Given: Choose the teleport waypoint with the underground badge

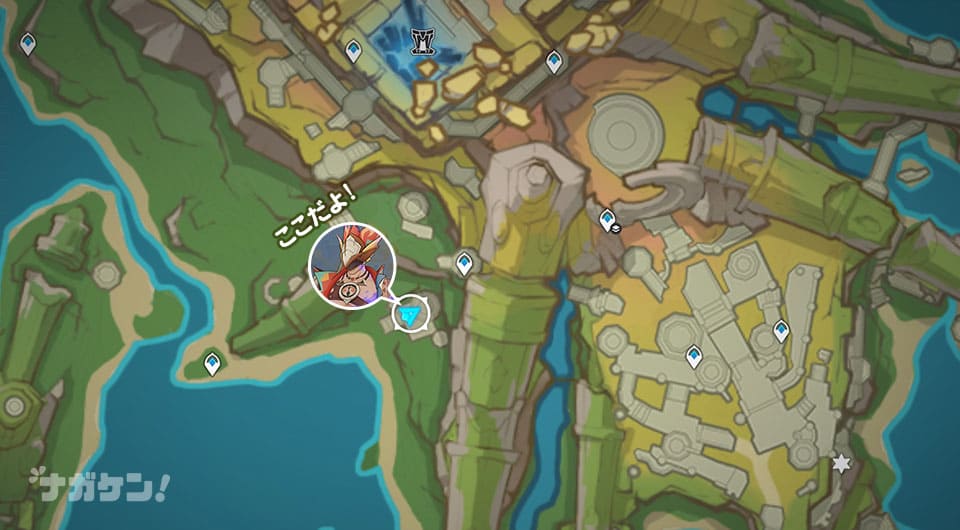Looking at the screenshot, I should pyautogui.click(x=607, y=219).
